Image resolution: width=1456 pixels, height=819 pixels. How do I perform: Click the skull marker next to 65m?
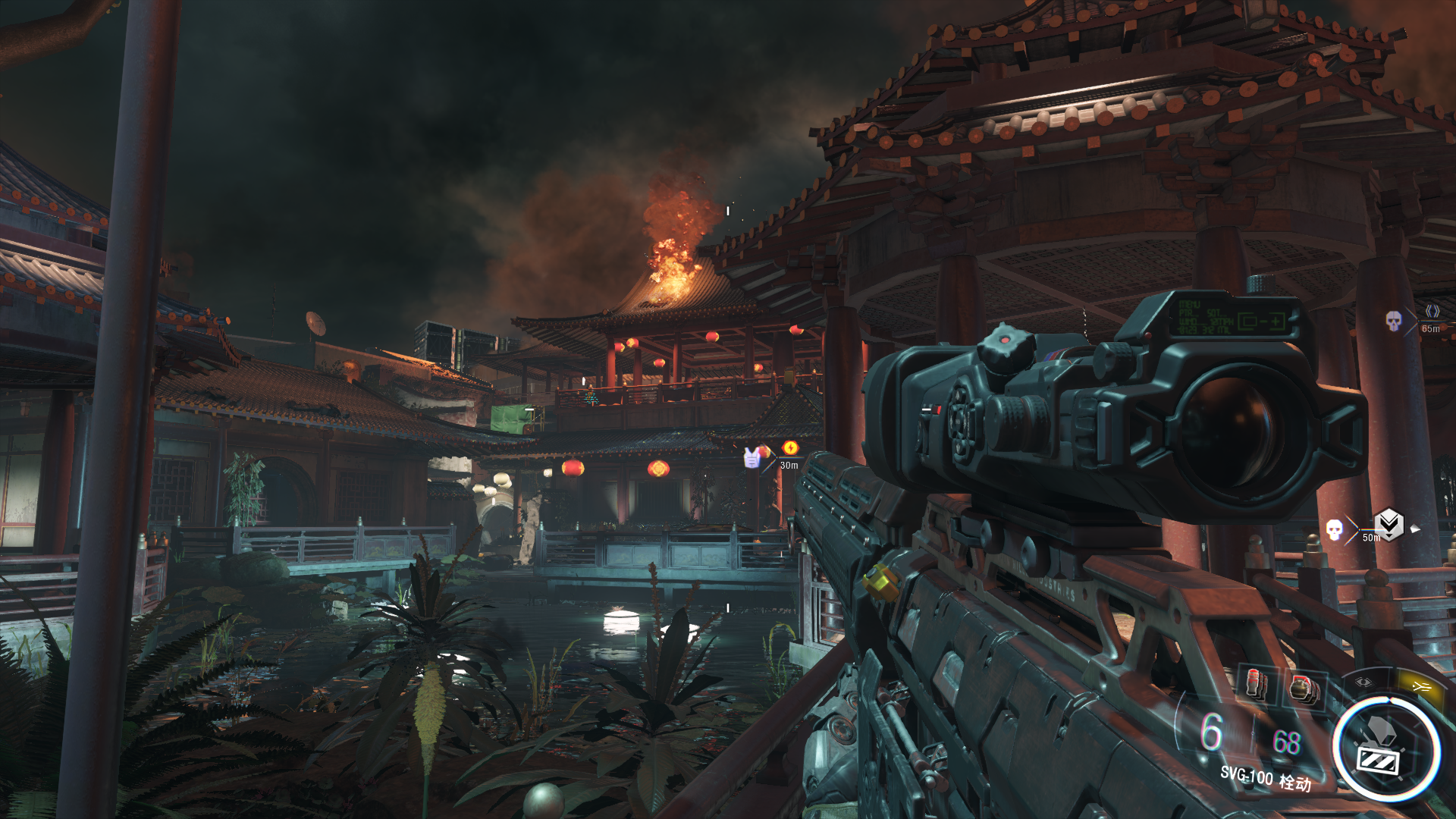1394,321
